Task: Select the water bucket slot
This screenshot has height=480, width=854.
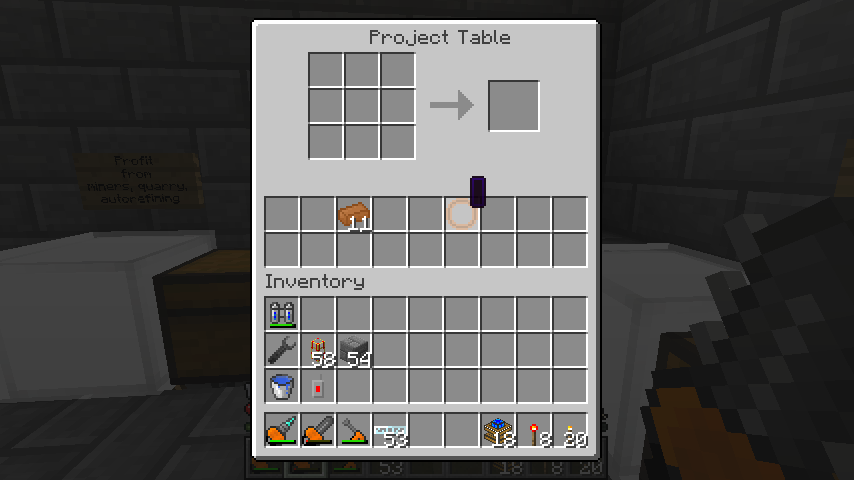Action: click(282, 386)
